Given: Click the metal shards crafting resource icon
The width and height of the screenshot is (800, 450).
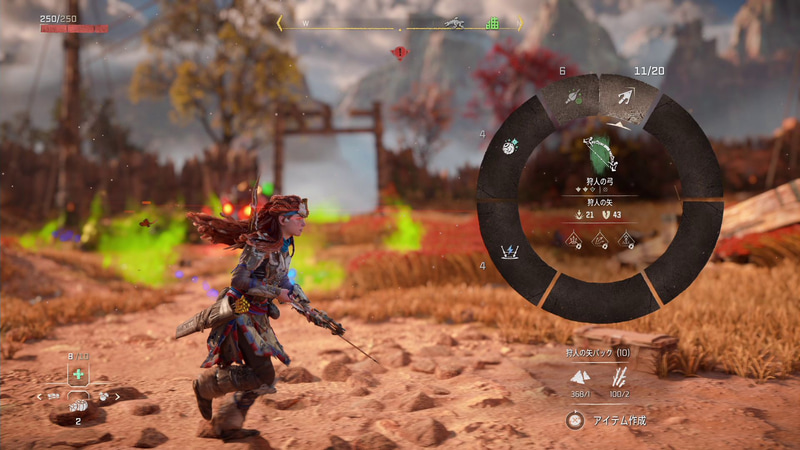Looking at the screenshot, I should (x=579, y=378).
